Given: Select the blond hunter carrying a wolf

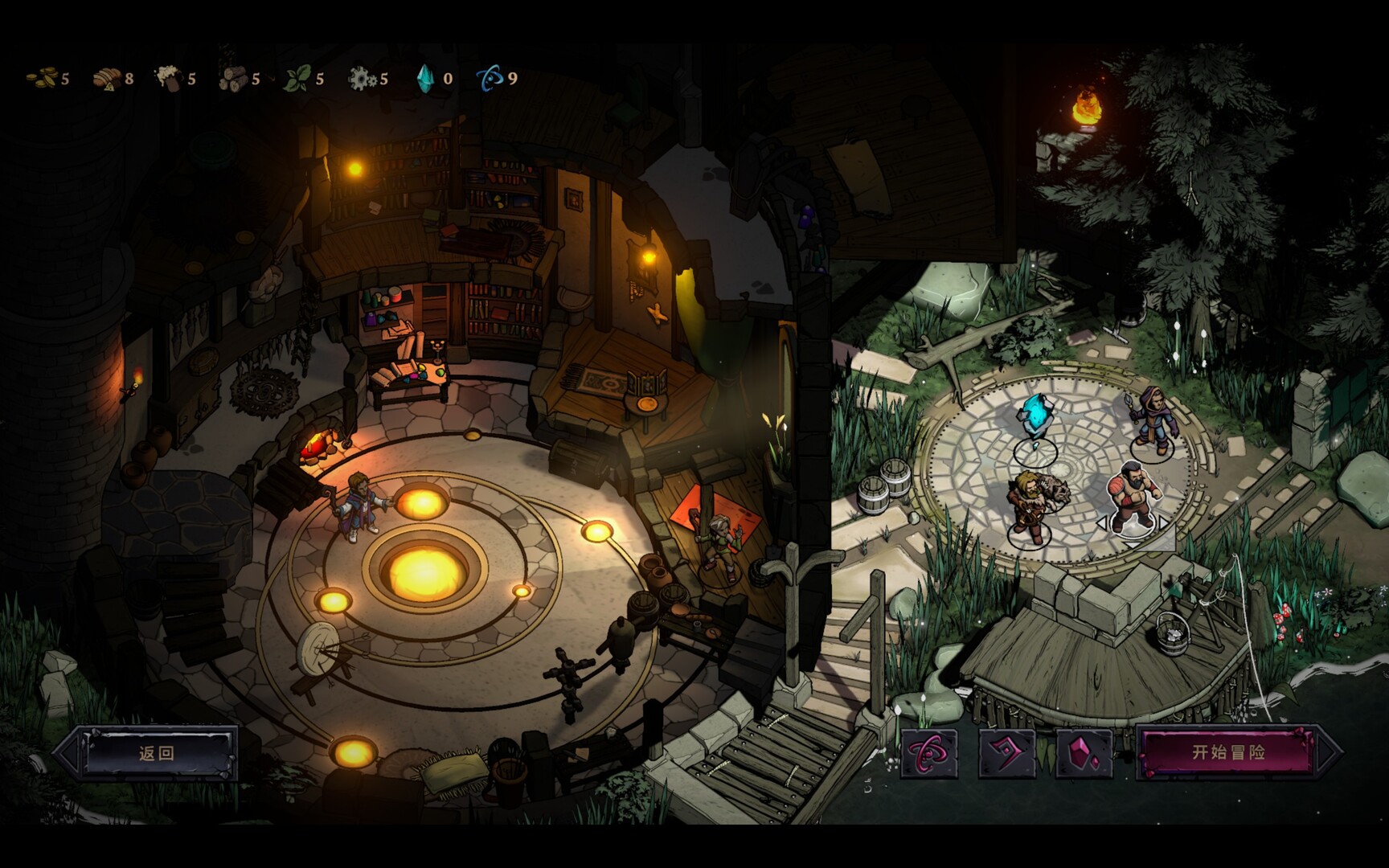Looking at the screenshot, I should click(1030, 505).
